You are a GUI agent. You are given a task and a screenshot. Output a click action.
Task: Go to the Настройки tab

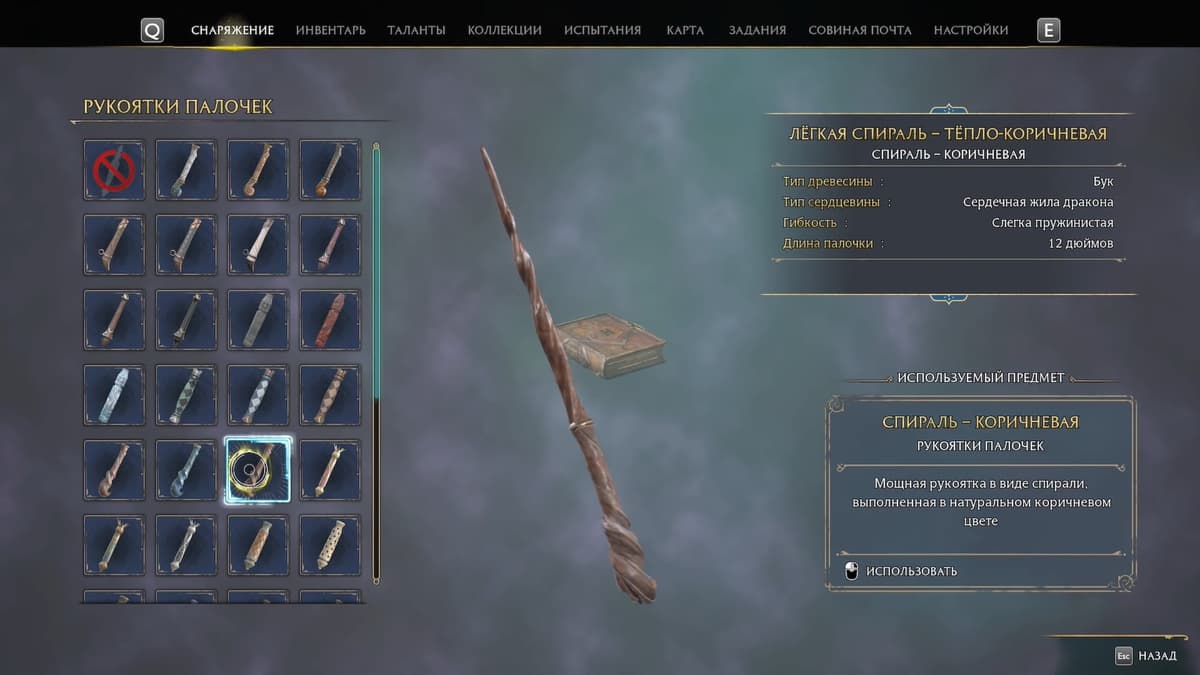click(970, 30)
